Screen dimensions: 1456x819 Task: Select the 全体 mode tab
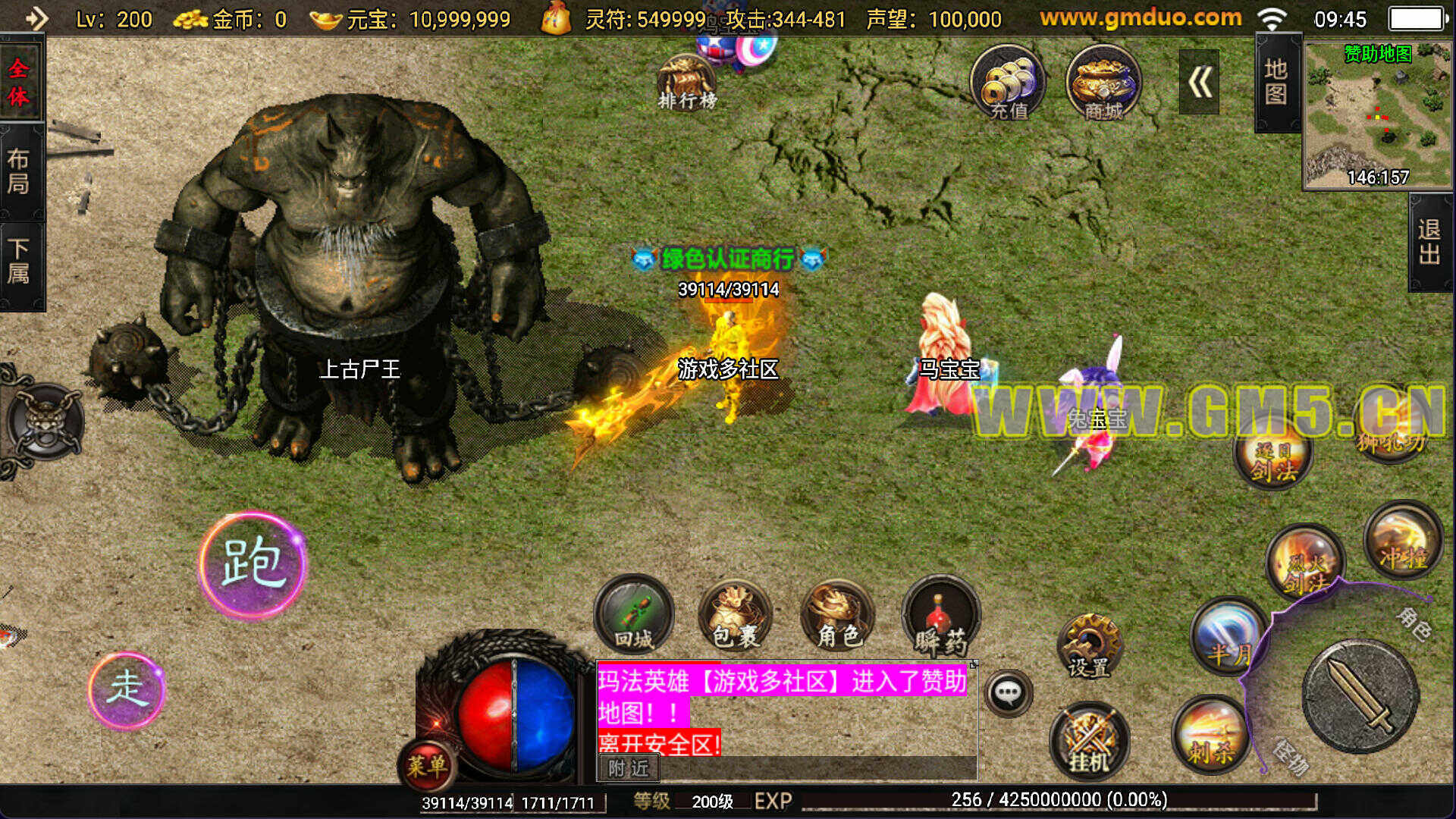point(20,82)
